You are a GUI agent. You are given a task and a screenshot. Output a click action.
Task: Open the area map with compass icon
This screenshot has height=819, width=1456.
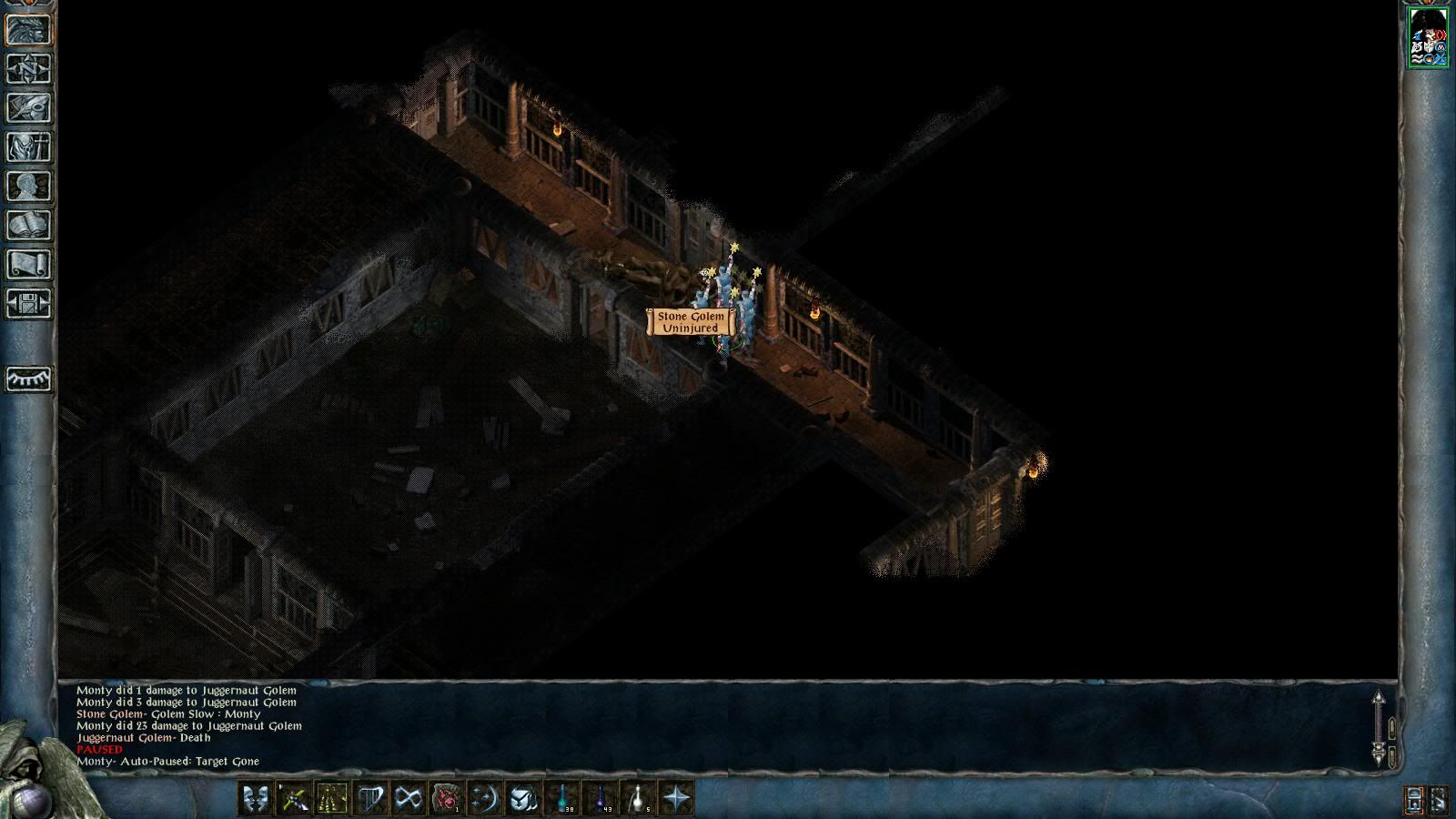(x=29, y=69)
